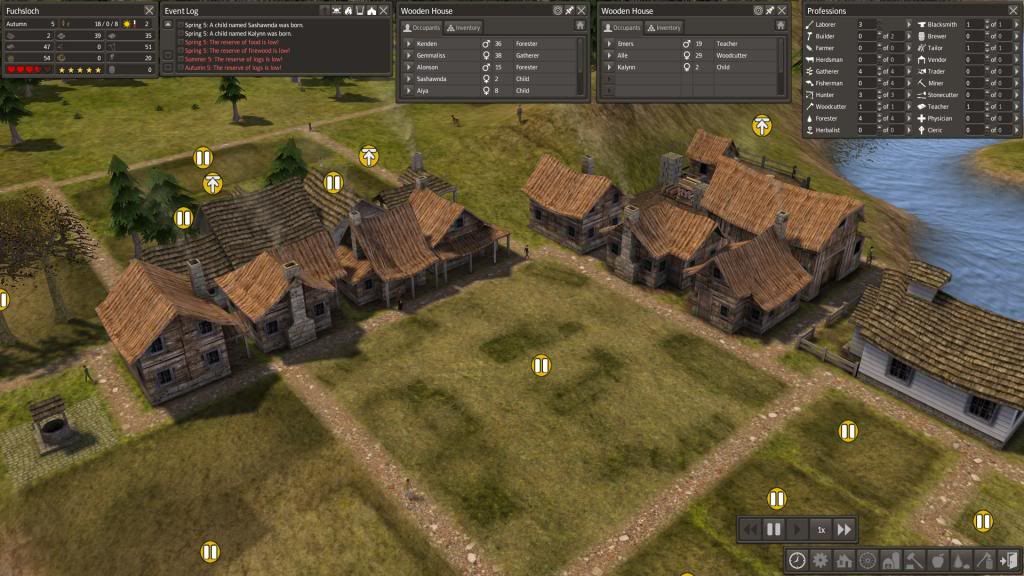Slow down game with rewind button
This screenshot has width=1024, height=576.
point(750,529)
